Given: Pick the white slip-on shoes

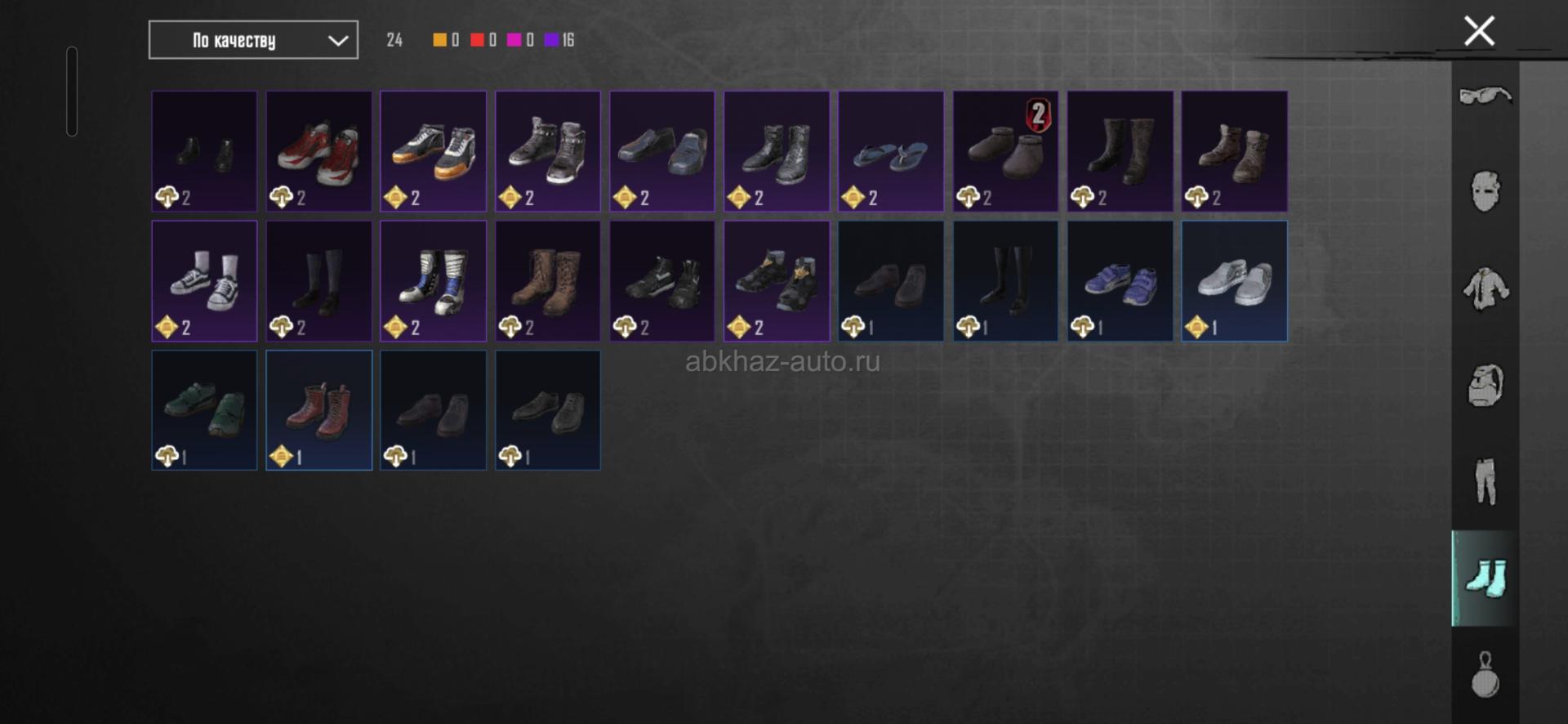Looking at the screenshot, I should click(x=1234, y=281).
